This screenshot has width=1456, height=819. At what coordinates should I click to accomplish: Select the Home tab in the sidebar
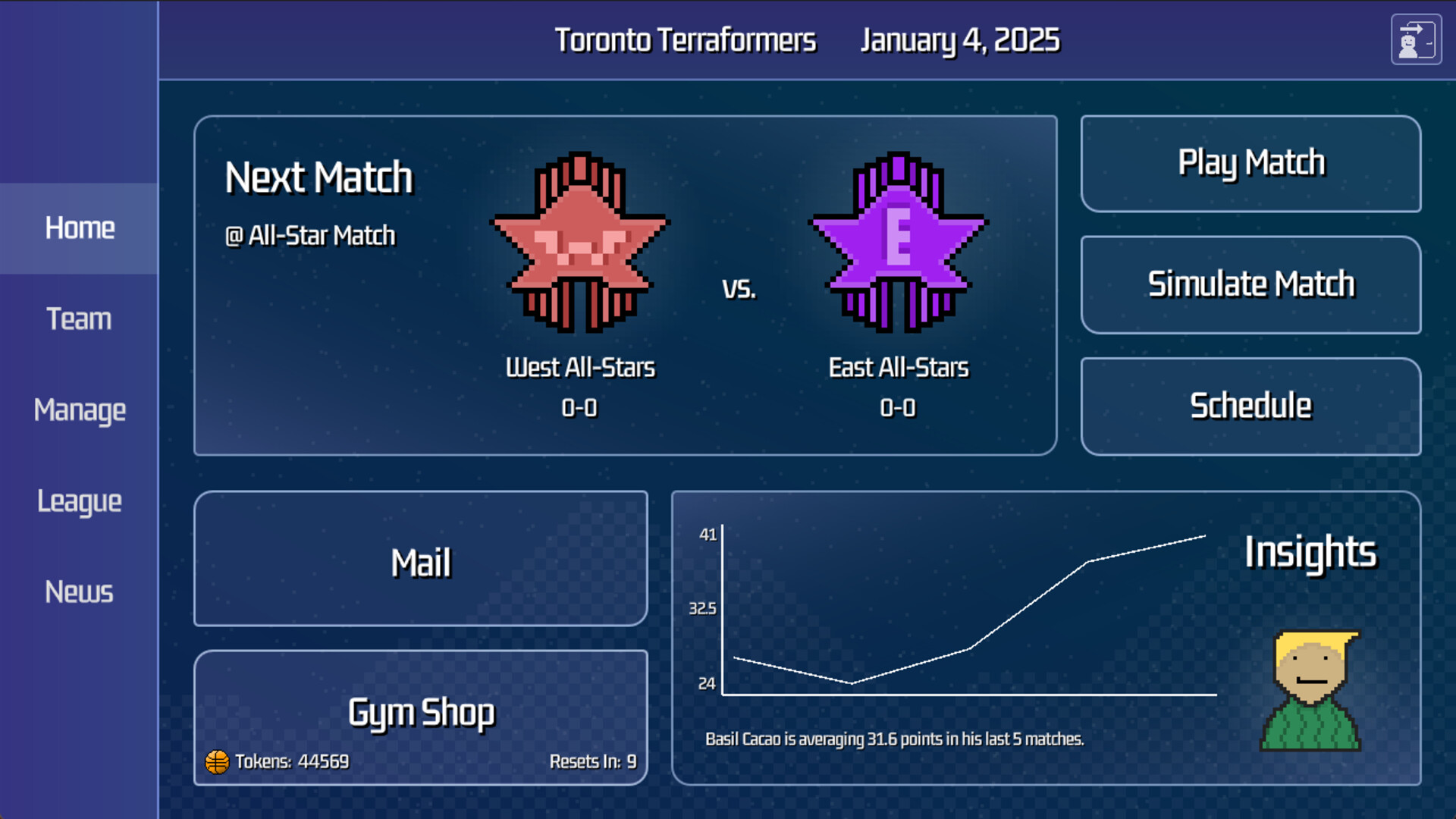(x=79, y=227)
